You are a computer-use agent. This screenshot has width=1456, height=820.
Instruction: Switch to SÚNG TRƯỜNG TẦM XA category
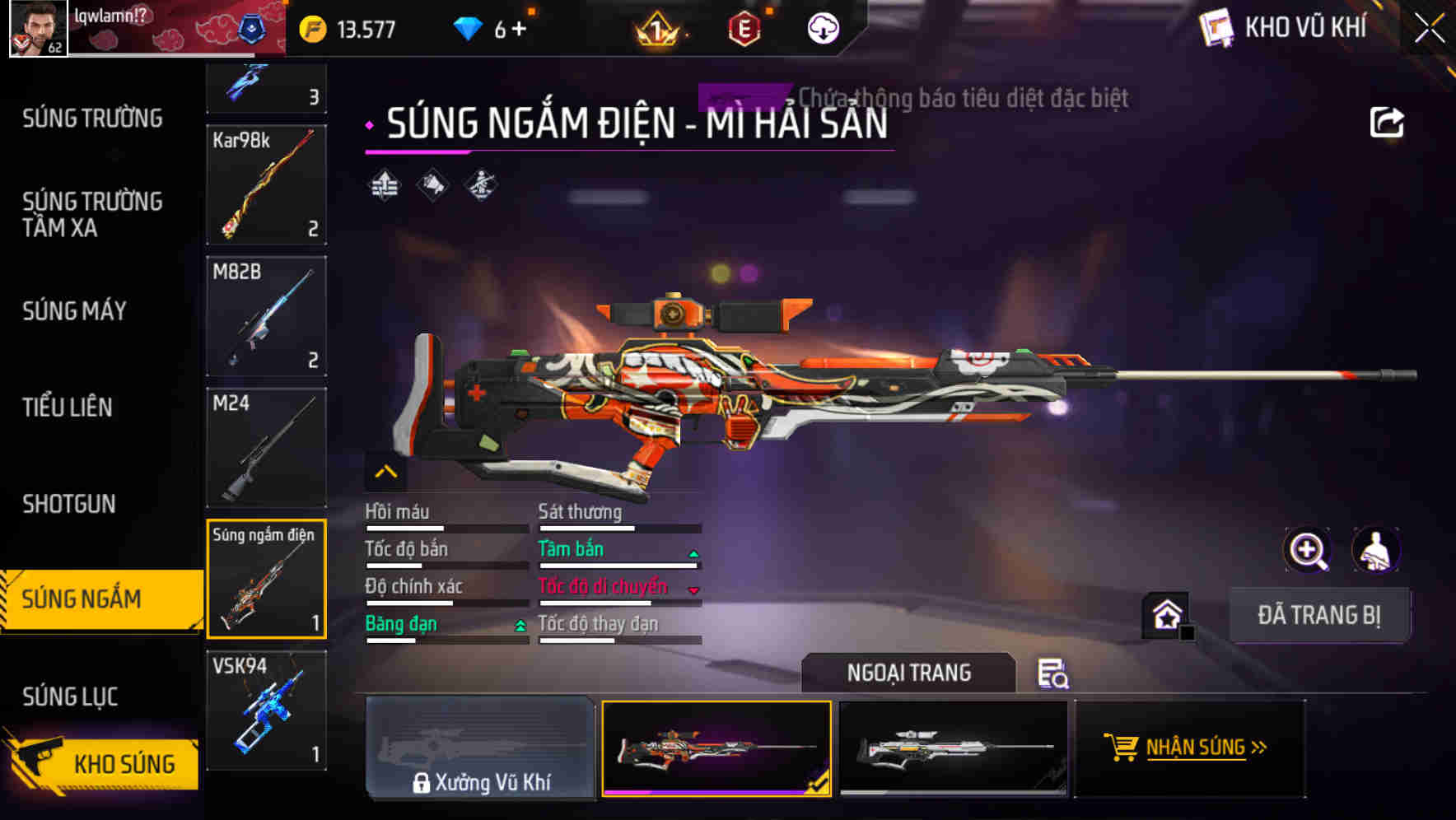pyautogui.click(x=92, y=214)
